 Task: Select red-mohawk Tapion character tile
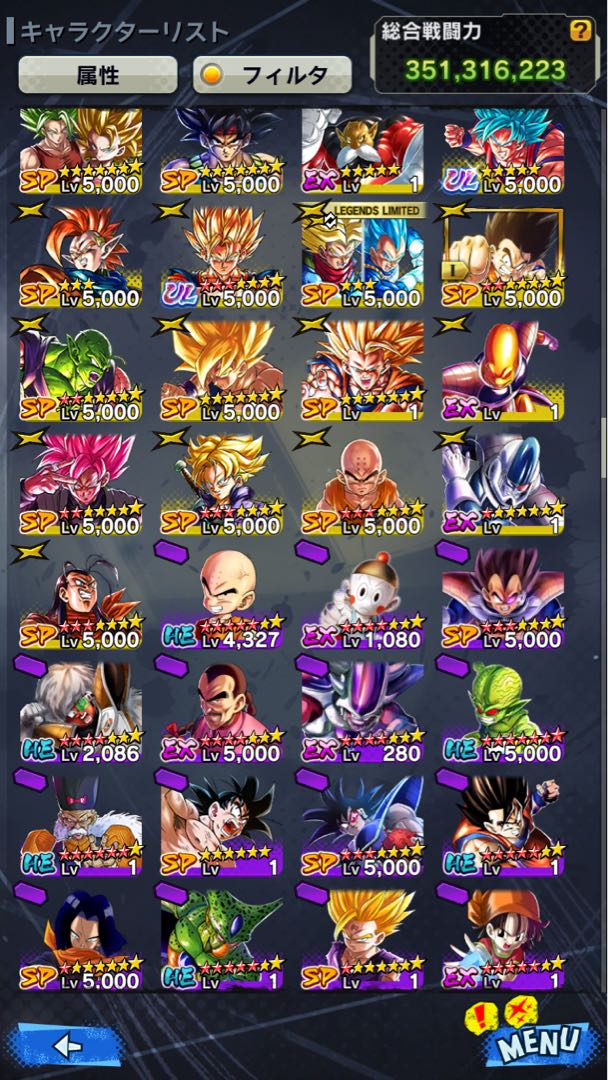[x=80, y=258]
